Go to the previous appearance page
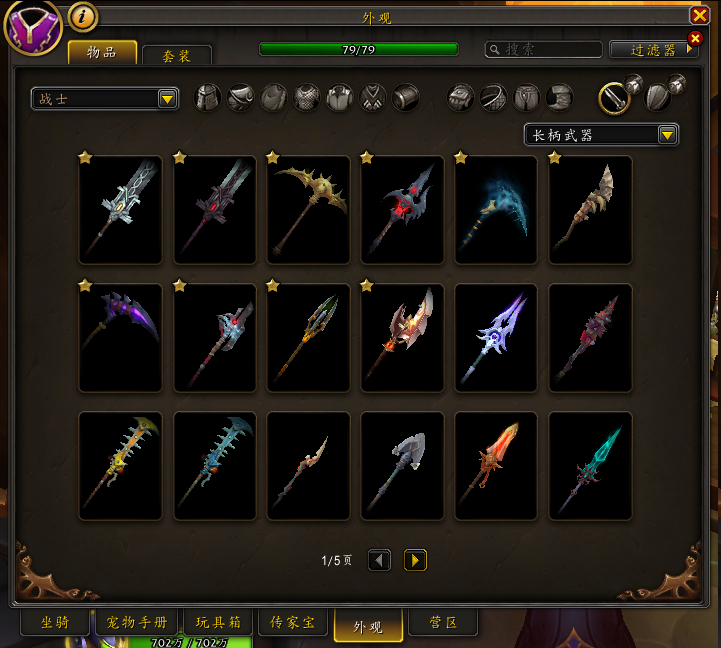Image resolution: width=721 pixels, height=648 pixels. click(x=379, y=560)
